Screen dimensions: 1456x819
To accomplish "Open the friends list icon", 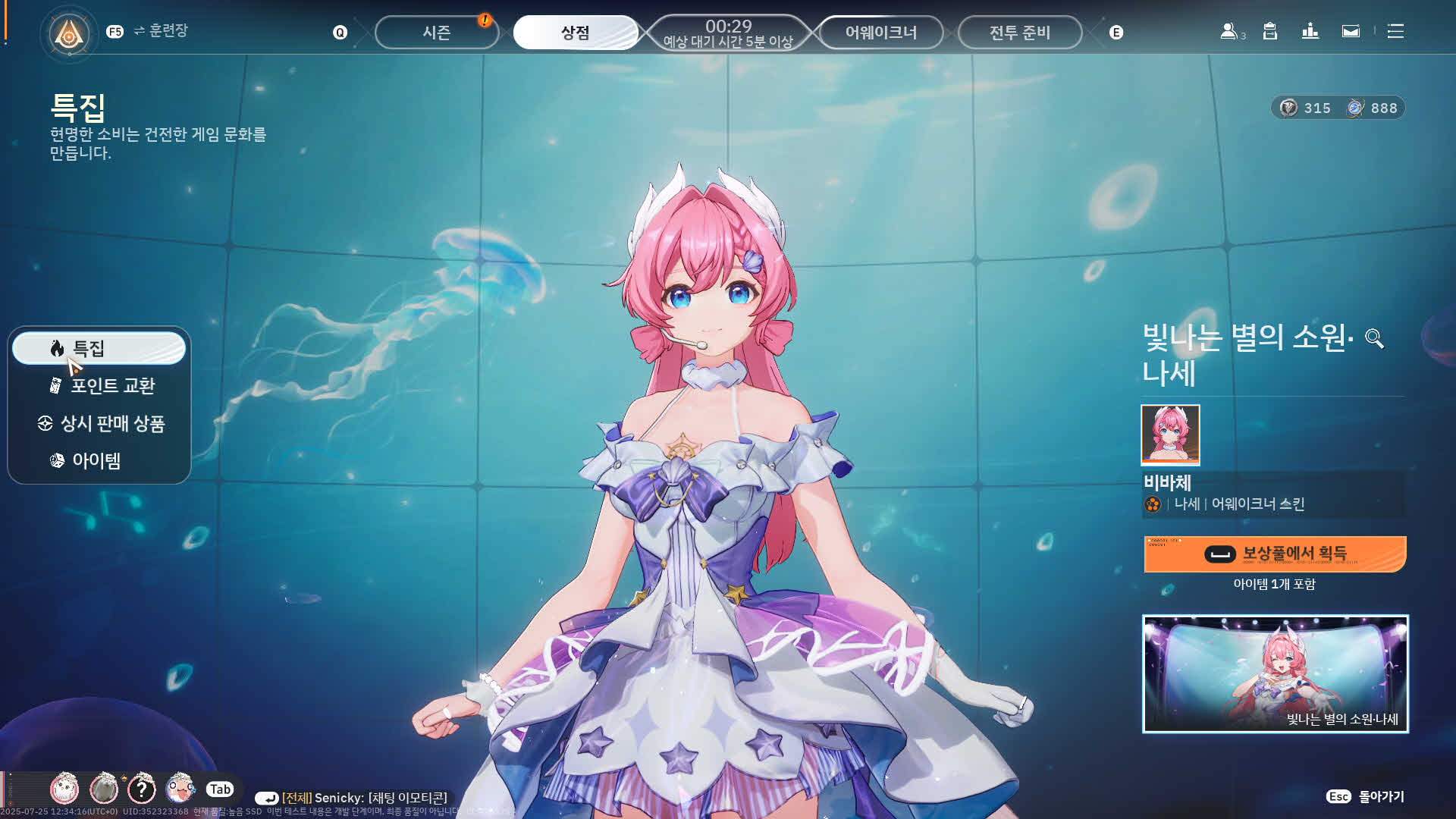I will click(1229, 32).
